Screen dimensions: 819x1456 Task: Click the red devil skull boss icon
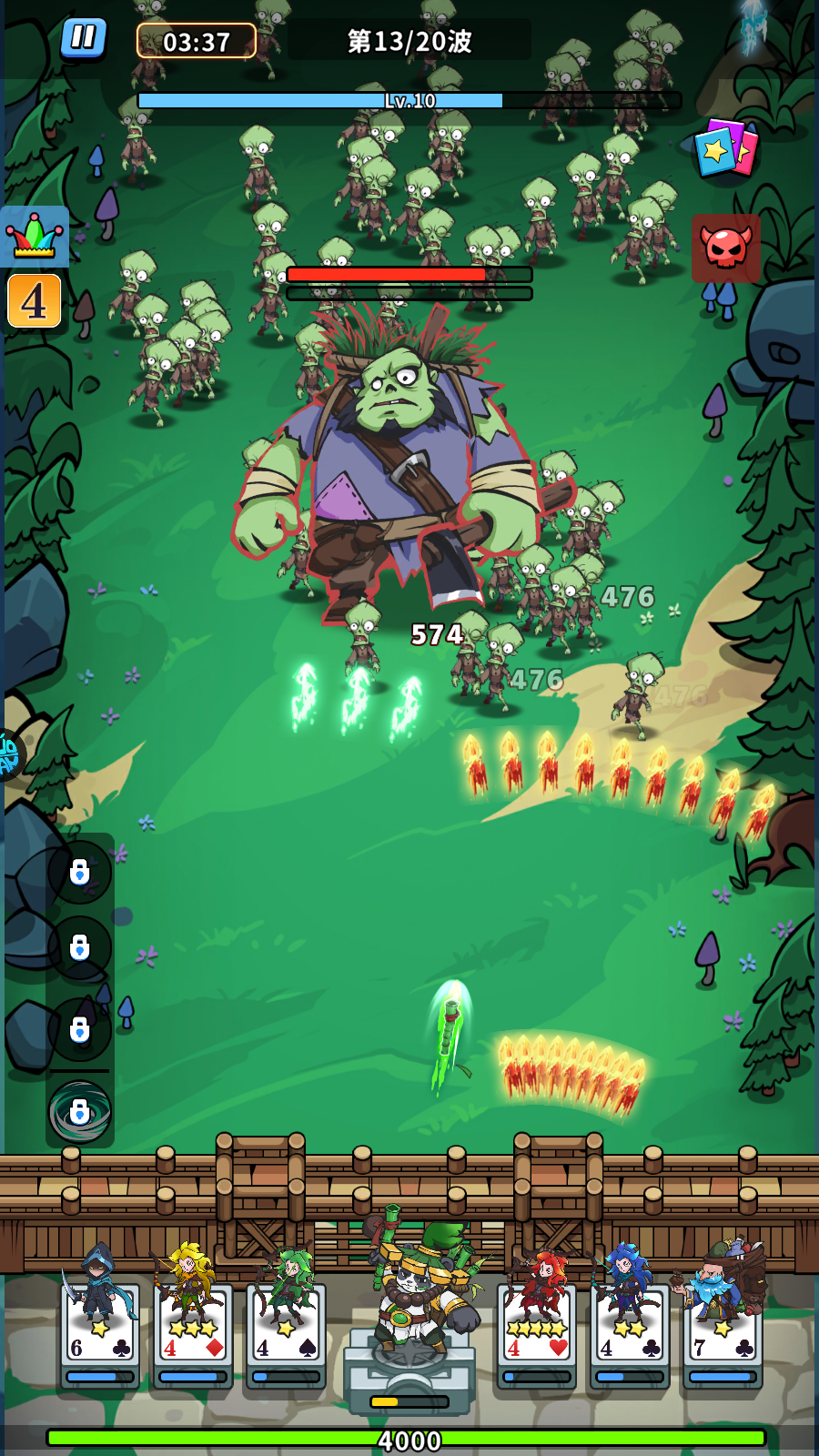tap(725, 248)
